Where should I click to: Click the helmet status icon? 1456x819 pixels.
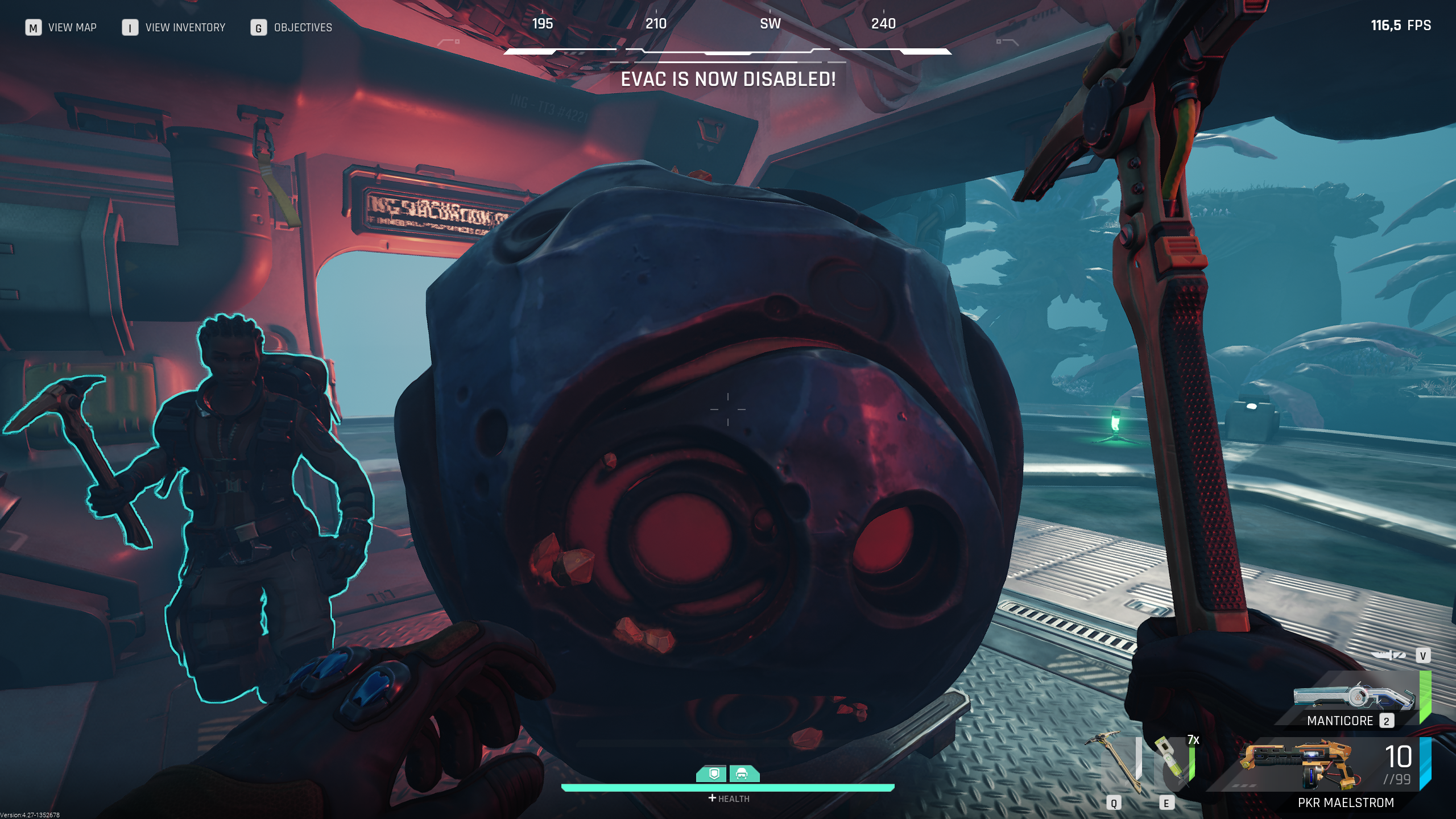coord(743,773)
